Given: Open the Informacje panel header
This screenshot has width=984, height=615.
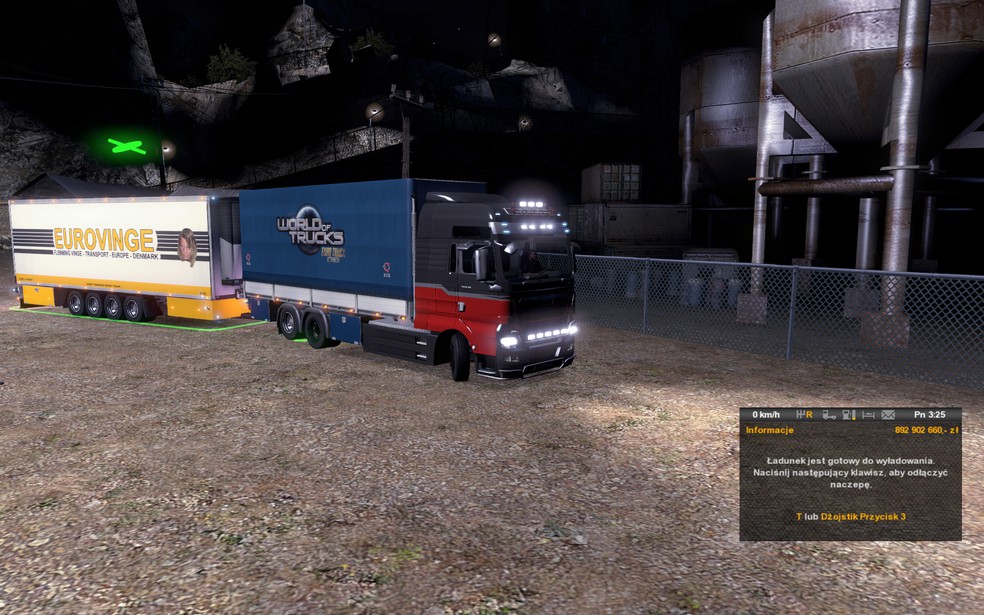Looking at the screenshot, I should 770,430.
